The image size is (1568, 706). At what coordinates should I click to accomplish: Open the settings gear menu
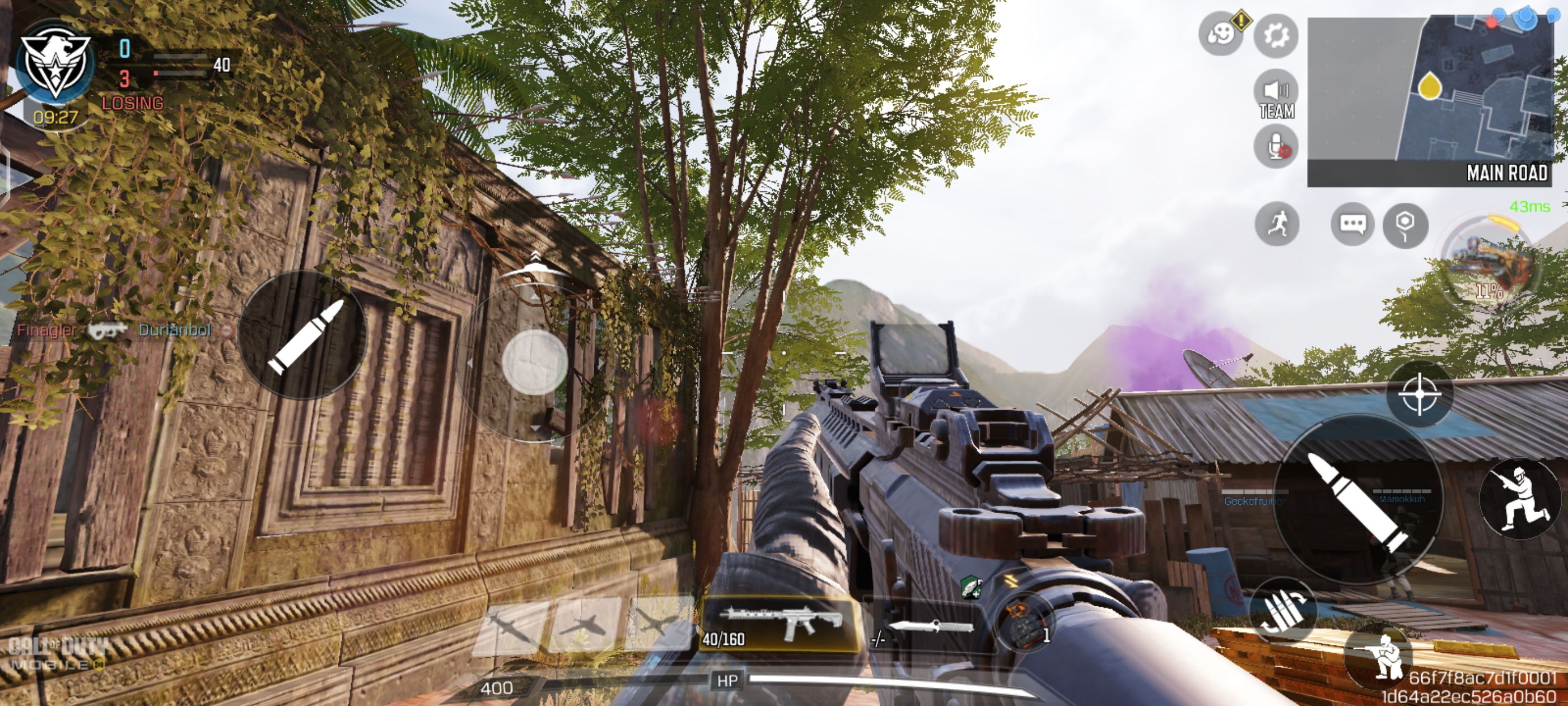click(x=1276, y=35)
